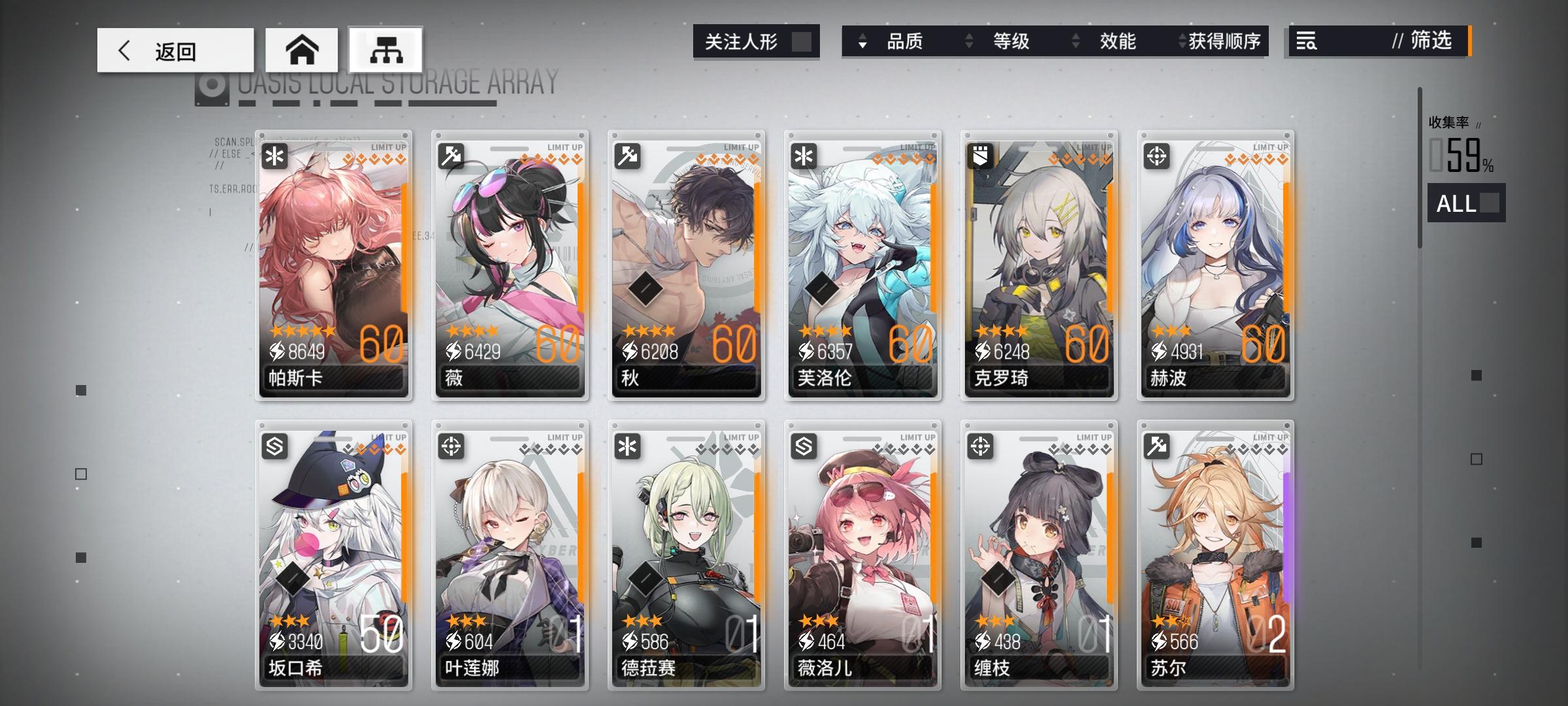Click the snowflake class icon on 芙洛伦's card
The width and height of the screenshot is (1568, 706).
pyautogui.click(x=805, y=155)
